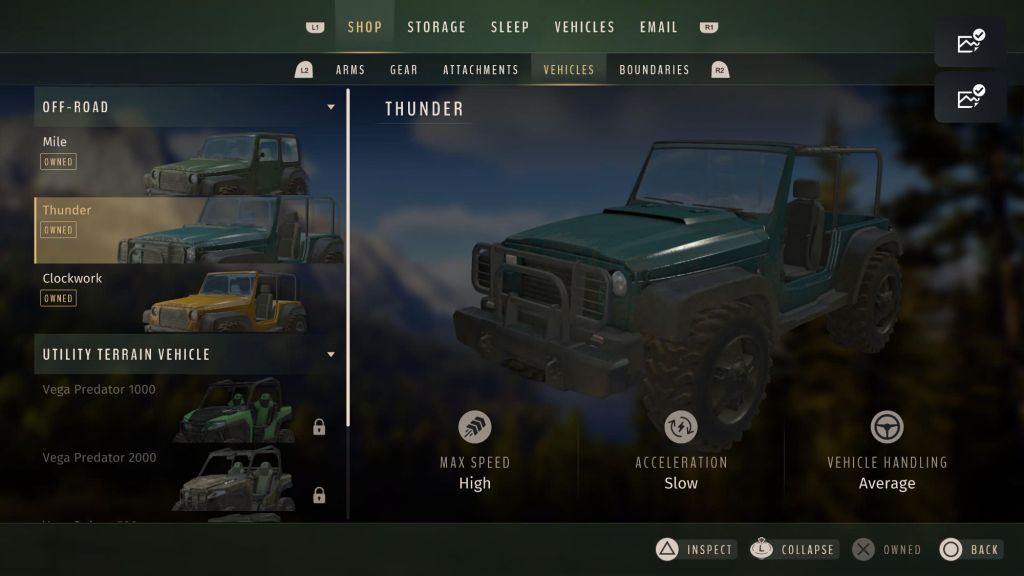Choose the Thunder vehicle entry
The image size is (1024, 576).
pyautogui.click(x=188, y=230)
